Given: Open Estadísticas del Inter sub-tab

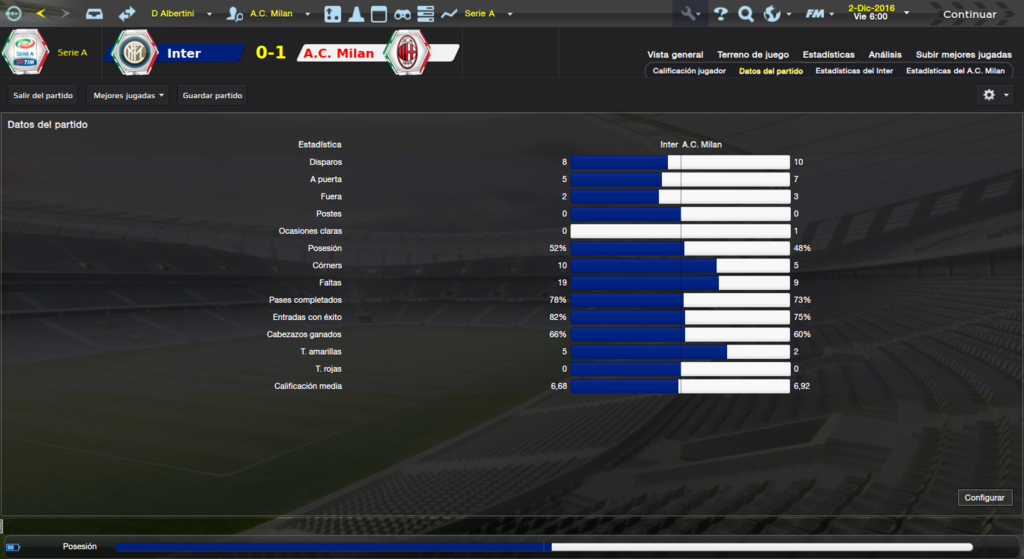Looking at the screenshot, I should [x=854, y=72].
